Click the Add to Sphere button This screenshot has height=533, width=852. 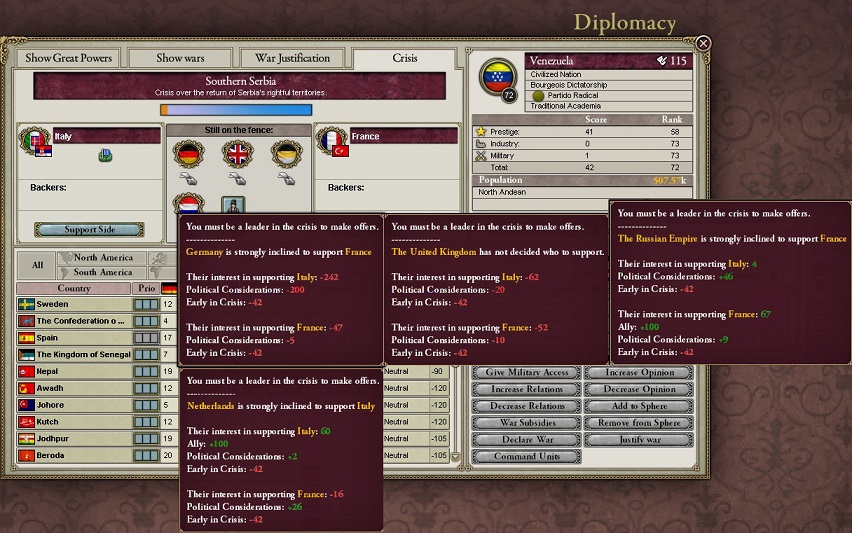639,406
